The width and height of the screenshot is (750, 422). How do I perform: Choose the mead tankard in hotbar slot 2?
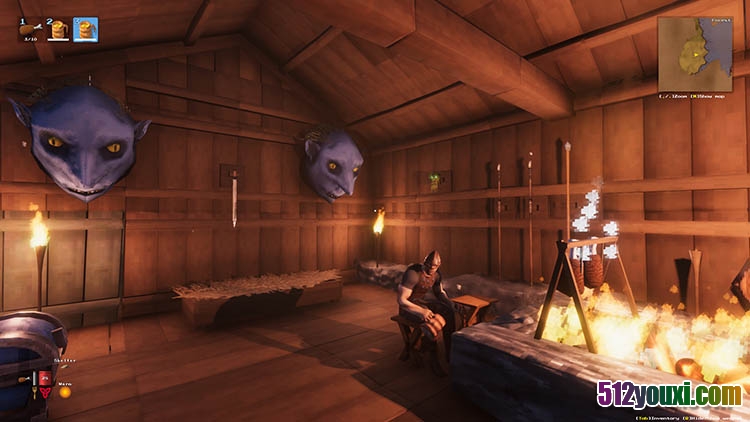(58, 29)
